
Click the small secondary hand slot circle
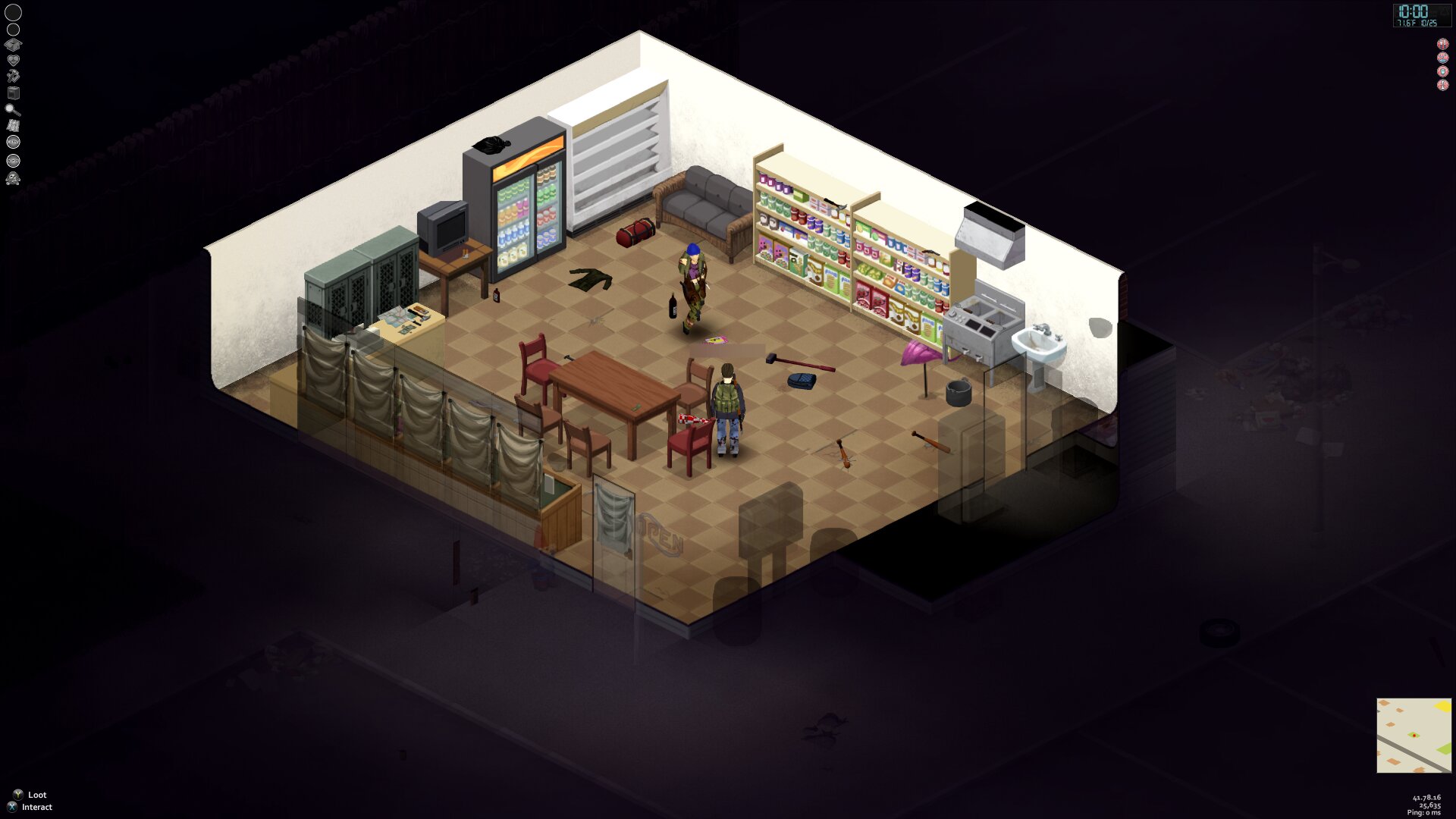click(x=13, y=30)
